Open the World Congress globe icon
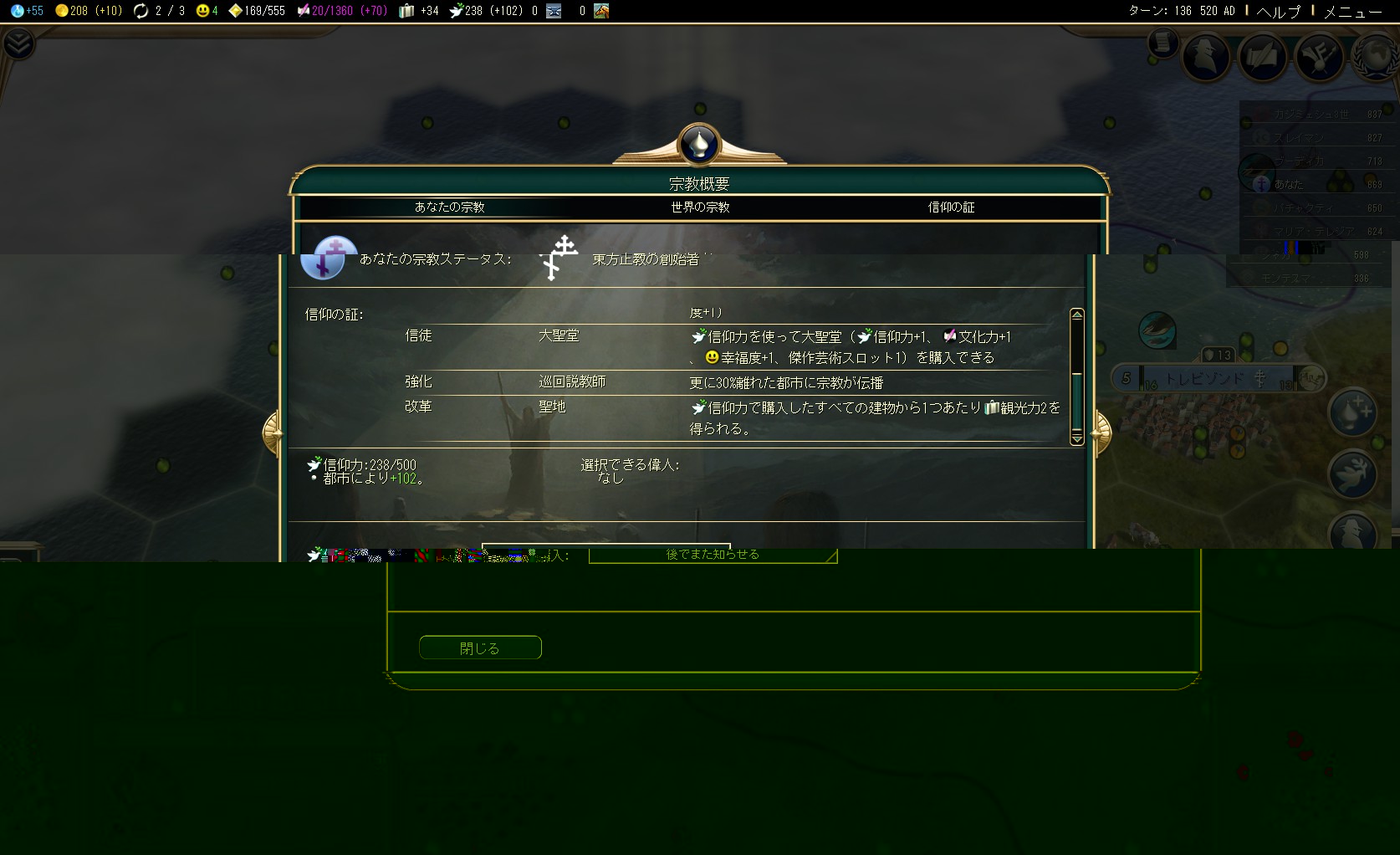The image size is (1400, 855). click(x=1376, y=57)
